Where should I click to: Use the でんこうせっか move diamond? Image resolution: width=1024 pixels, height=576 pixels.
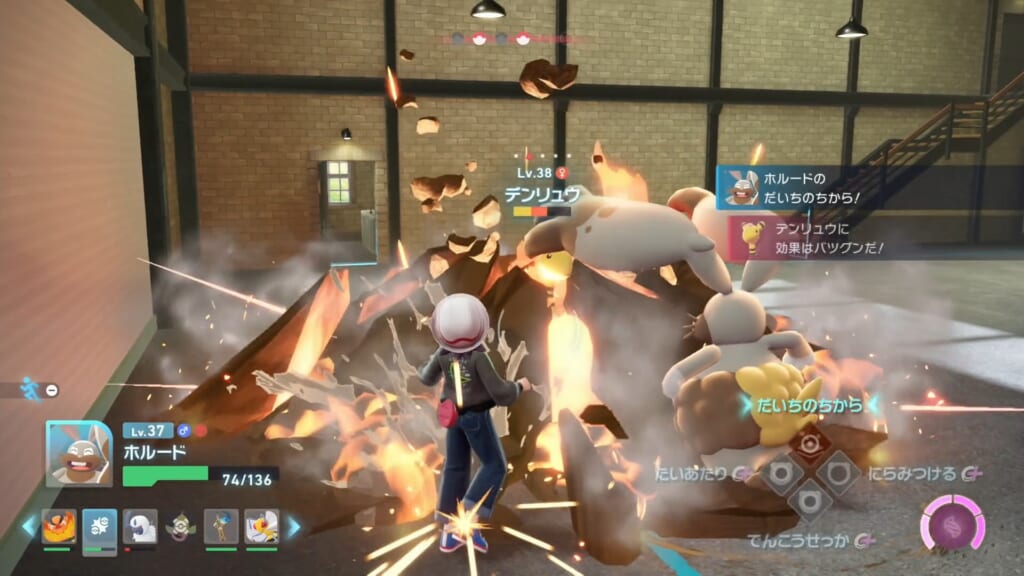[x=809, y=499]
